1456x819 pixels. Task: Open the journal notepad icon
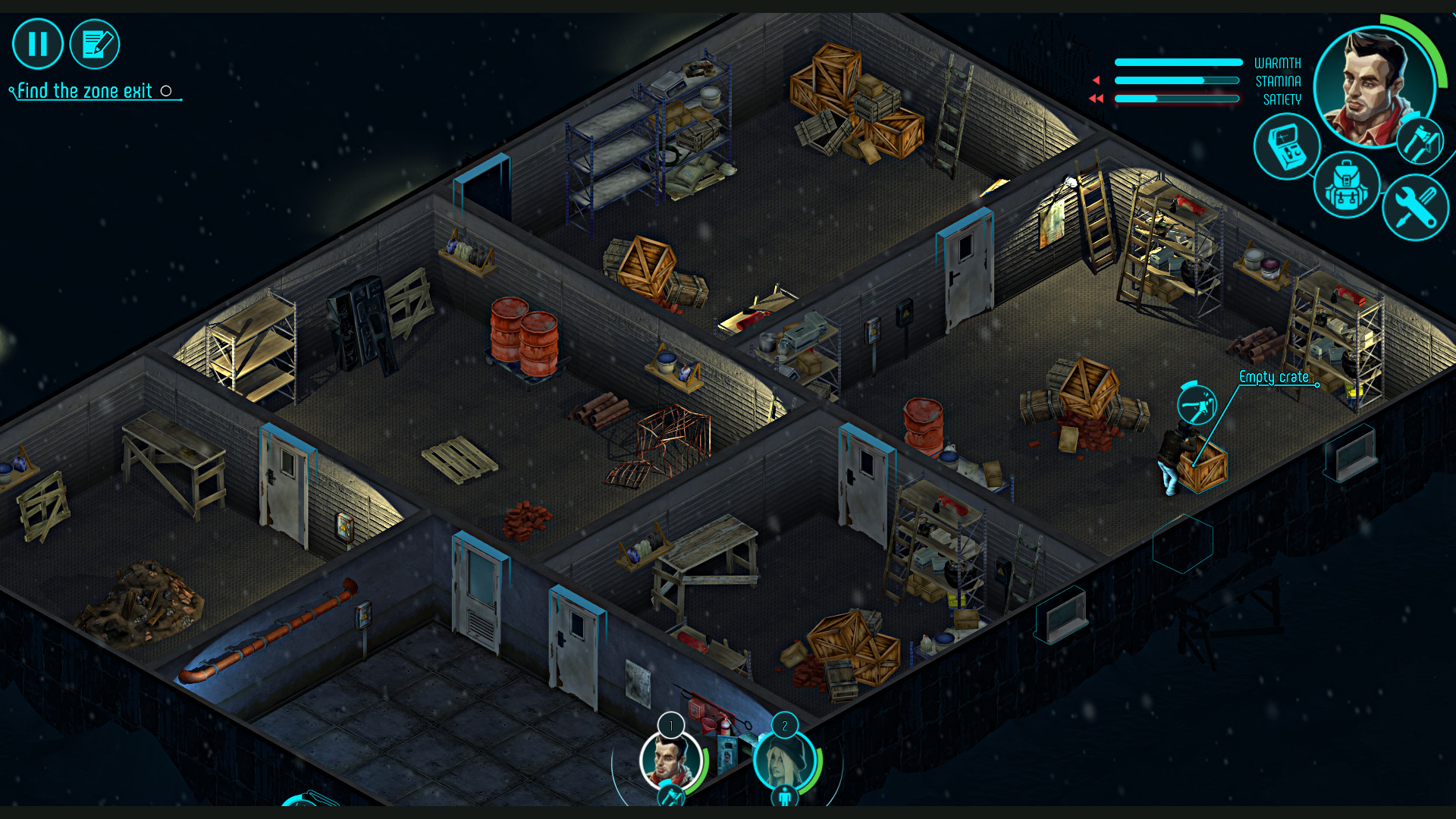(94, 43)
